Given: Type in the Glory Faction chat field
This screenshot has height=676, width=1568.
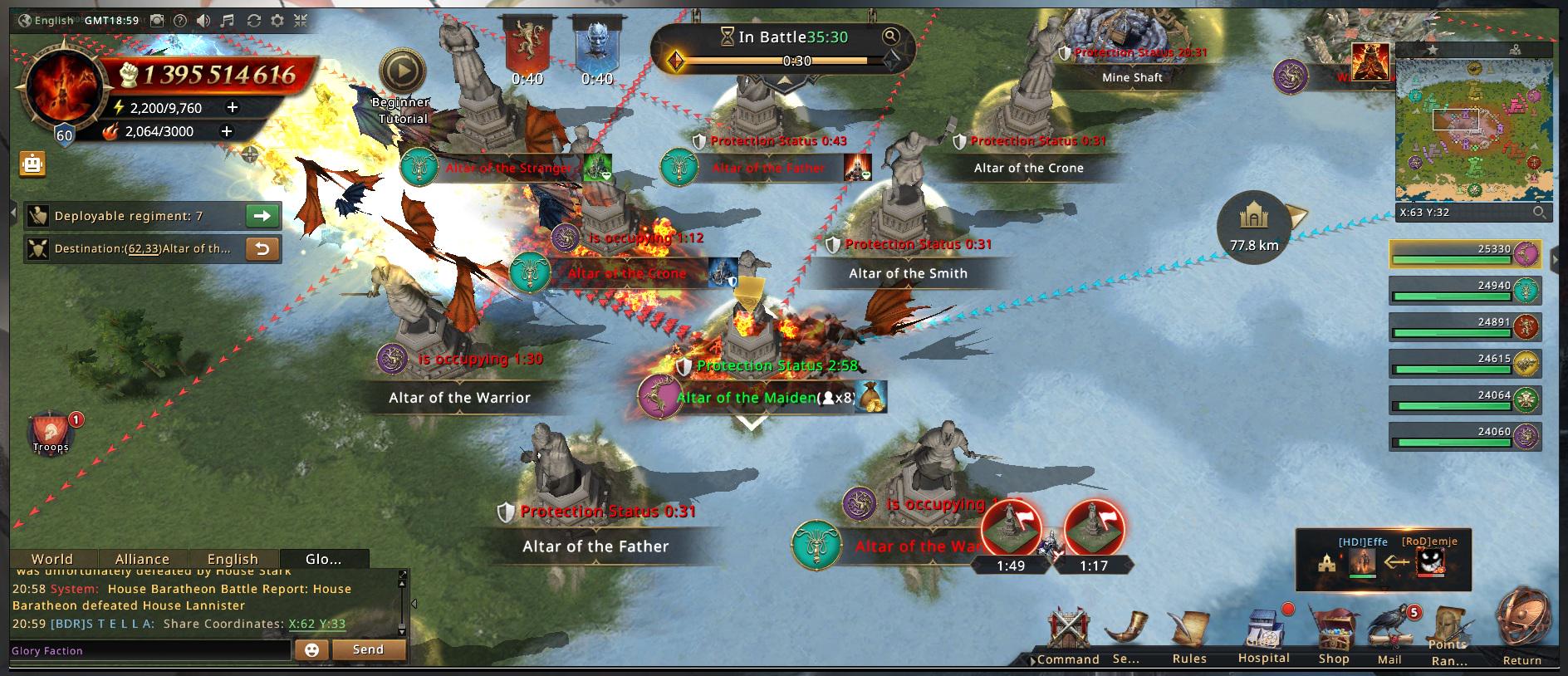Looking at the screenshot, I should (149, 650).
